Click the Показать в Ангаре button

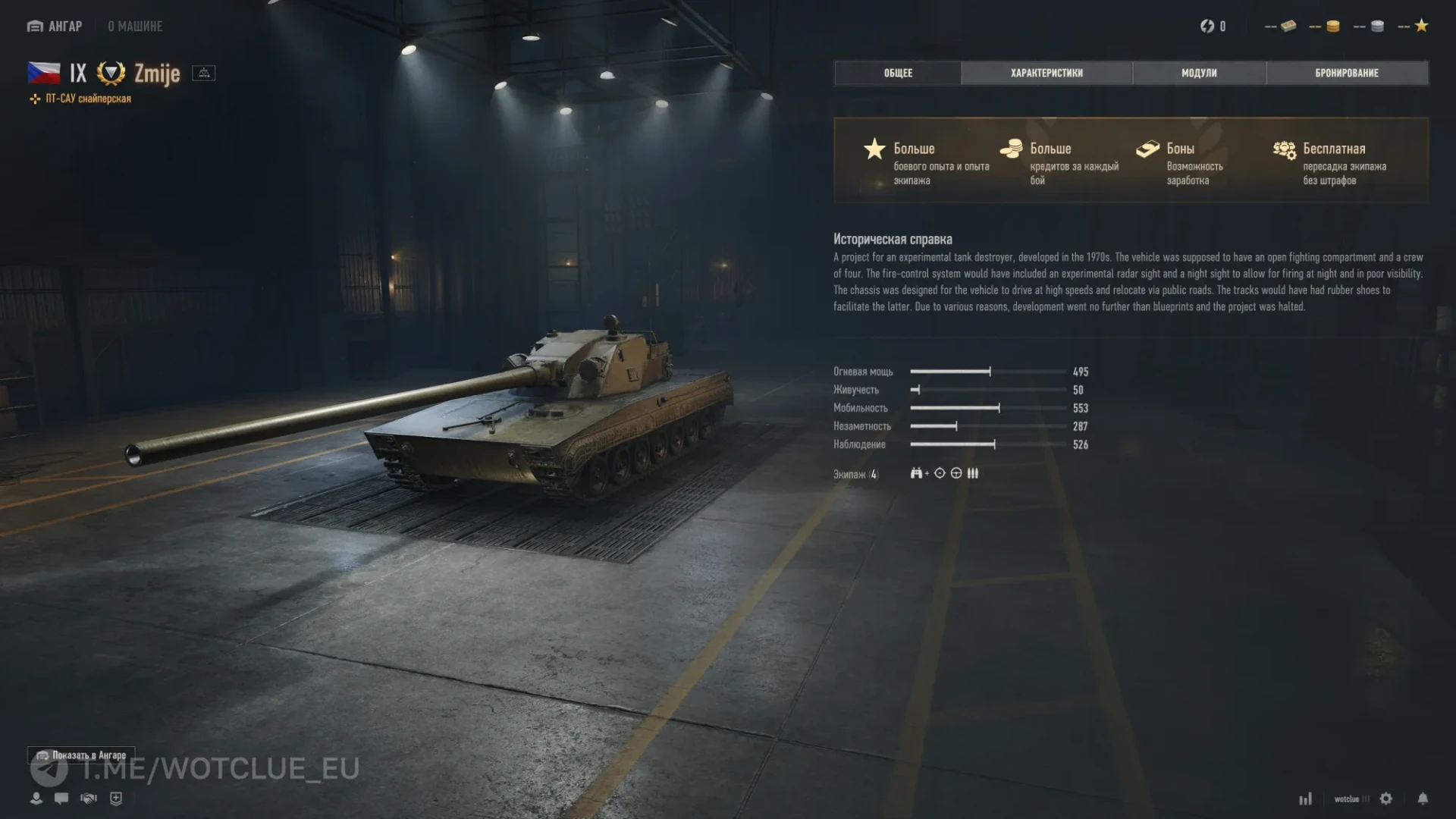(x=82, y=755)
